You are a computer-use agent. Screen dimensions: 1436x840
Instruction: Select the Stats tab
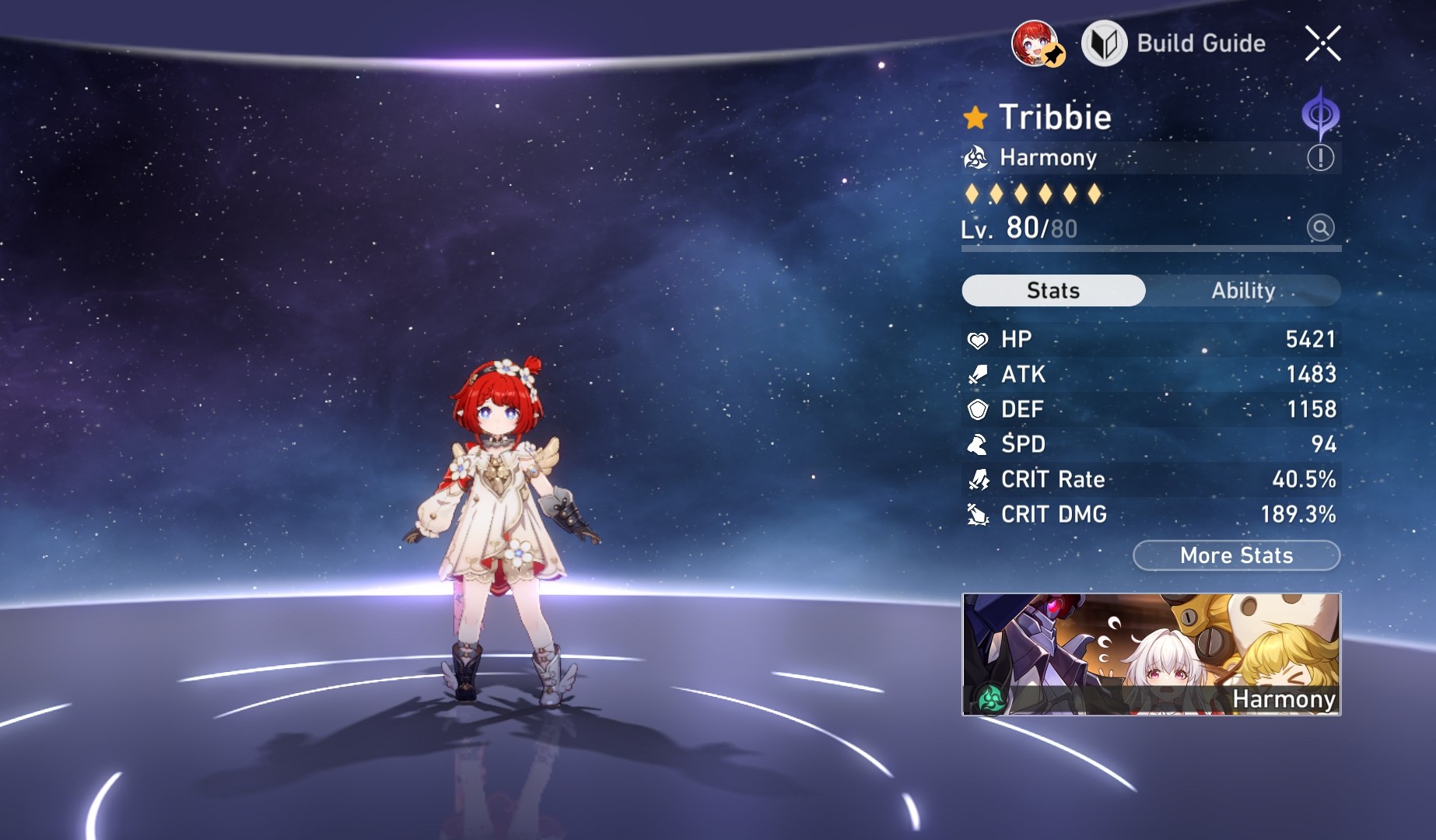1053,290
